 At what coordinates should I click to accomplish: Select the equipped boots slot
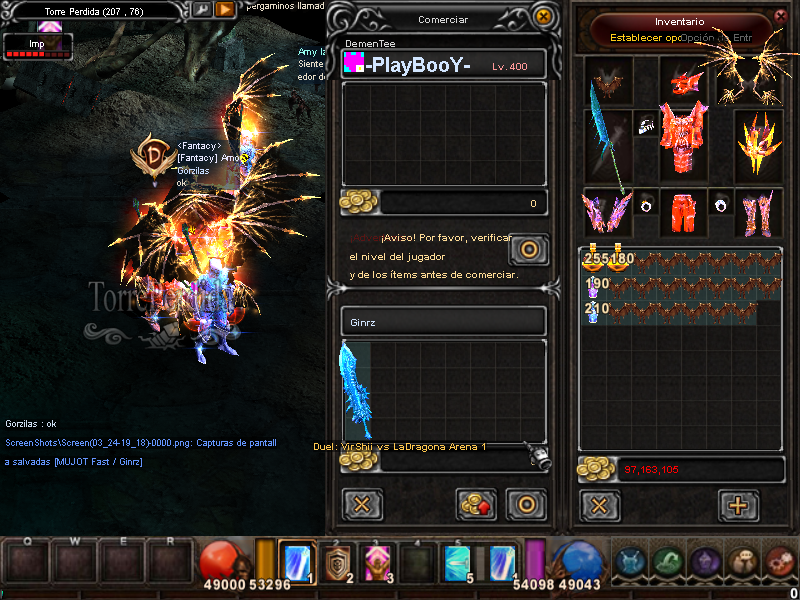tap(758, 211)
